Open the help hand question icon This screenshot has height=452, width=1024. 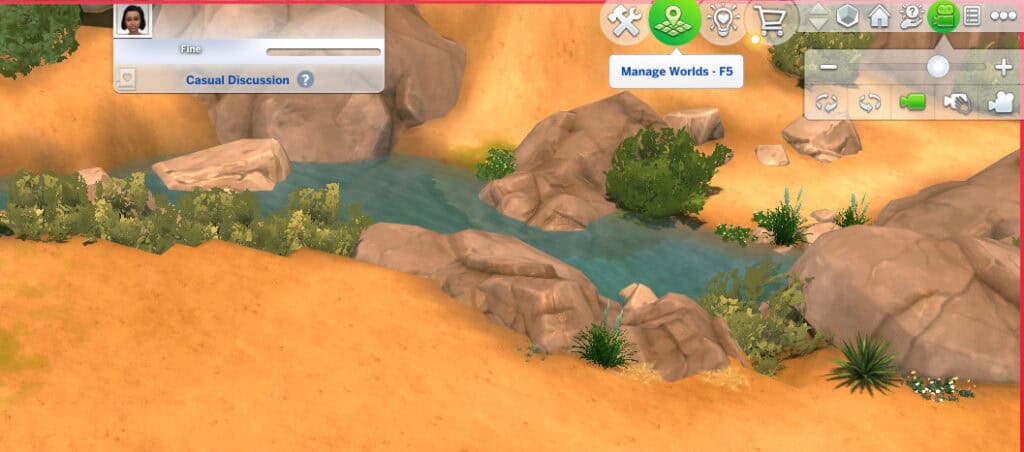[911, 16]
